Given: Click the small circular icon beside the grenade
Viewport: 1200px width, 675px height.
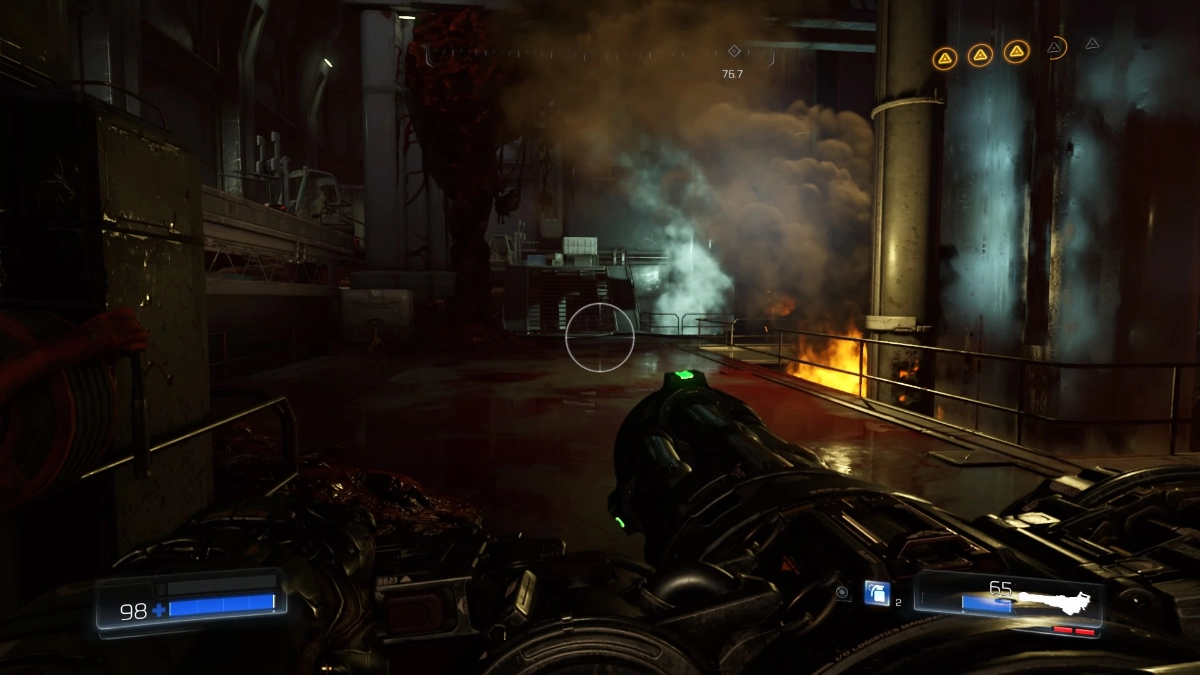Looking at the screenshot, I should [843, 593].
